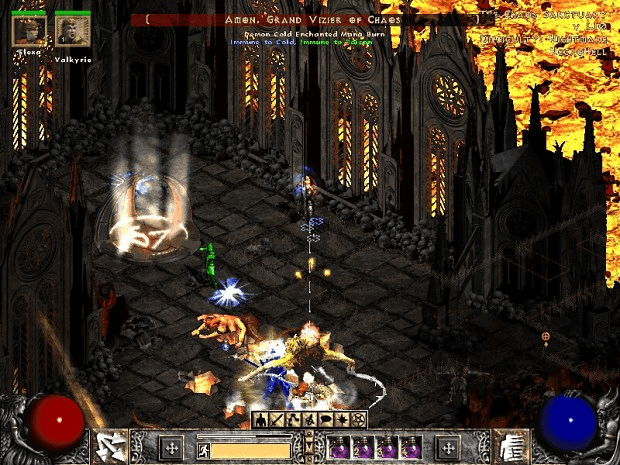Viewport: 620px width, 465px height.
Task: Open the game menu pentagram icon
Action: [x=357, y=418]
